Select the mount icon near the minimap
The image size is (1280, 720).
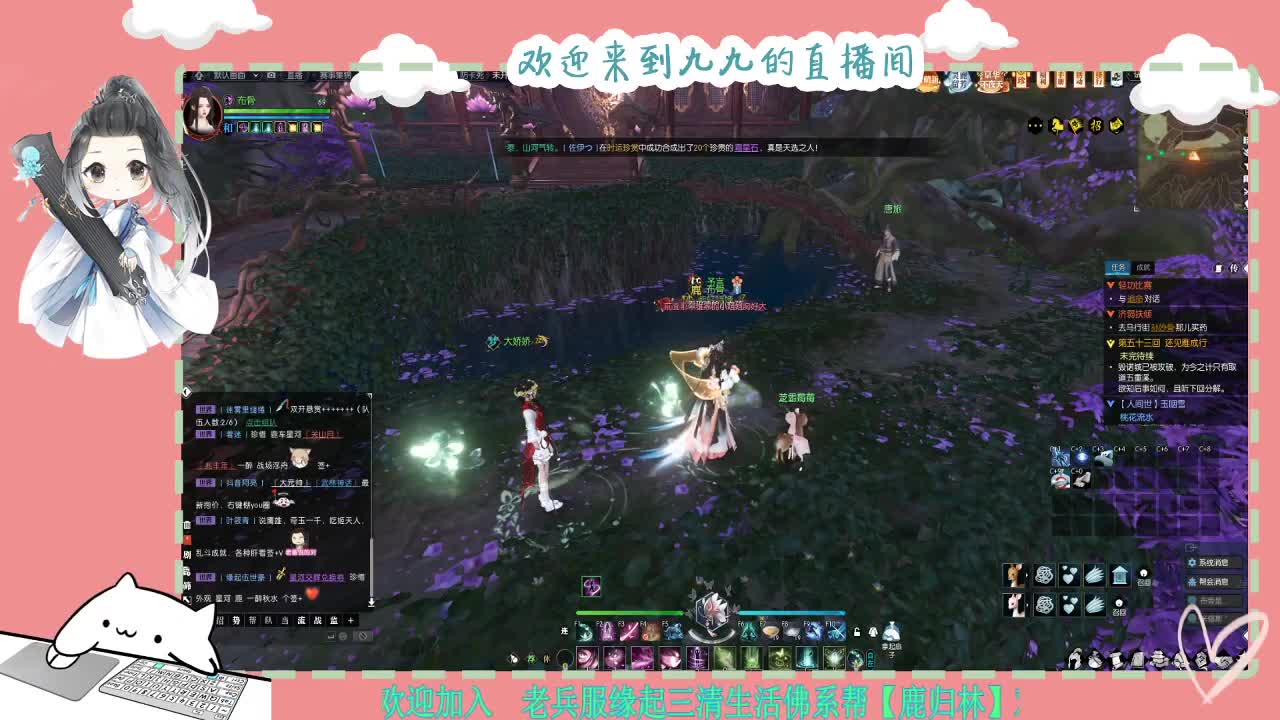coord(1057,125)
